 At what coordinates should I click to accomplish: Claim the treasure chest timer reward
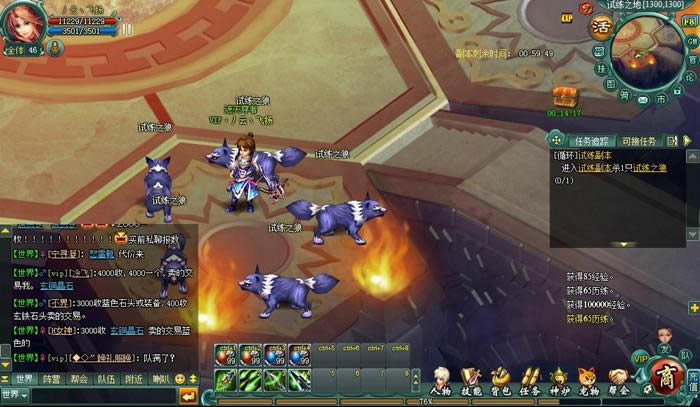click(565, 96)
